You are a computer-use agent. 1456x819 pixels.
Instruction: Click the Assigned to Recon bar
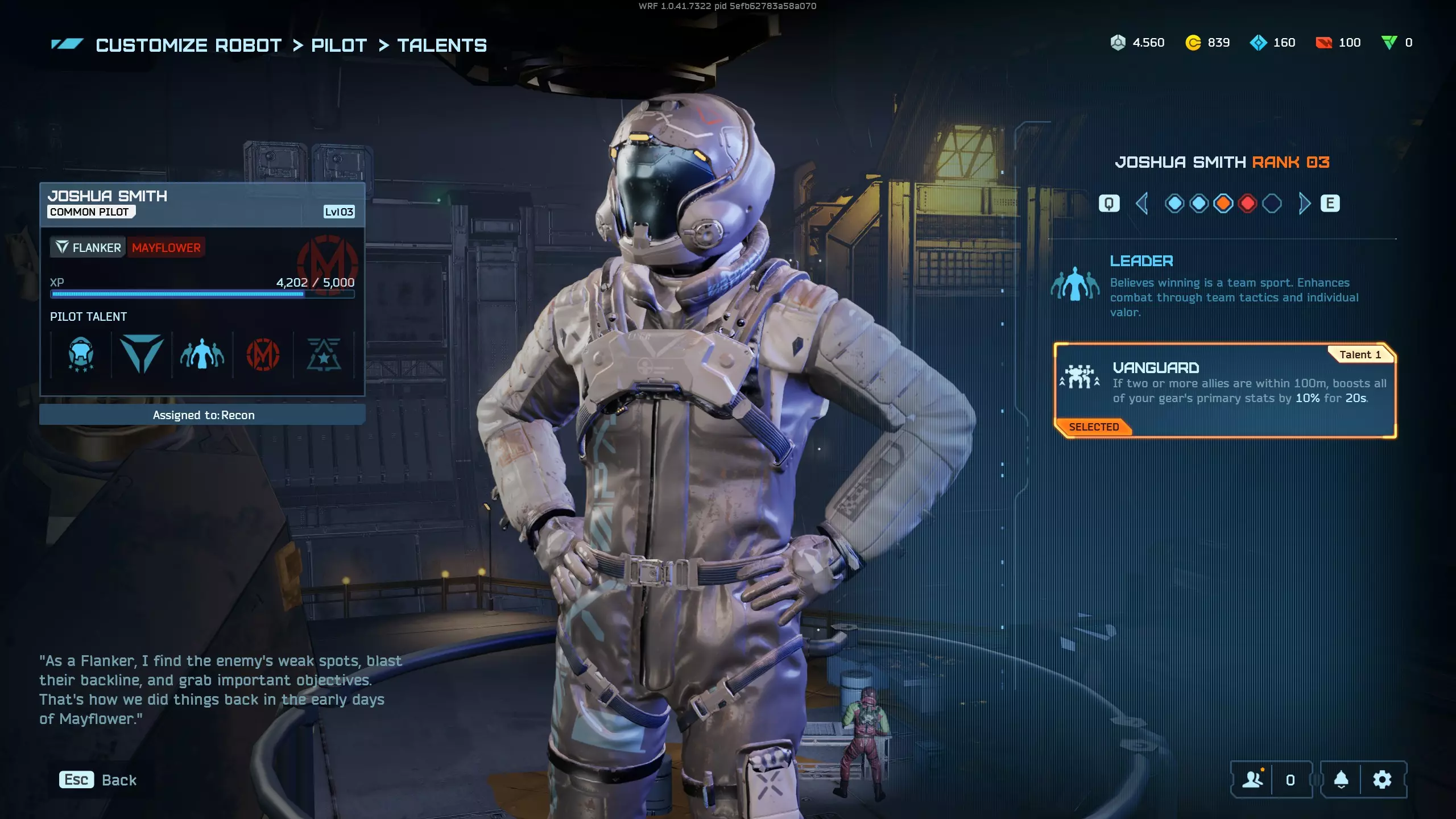click(202, 415)
